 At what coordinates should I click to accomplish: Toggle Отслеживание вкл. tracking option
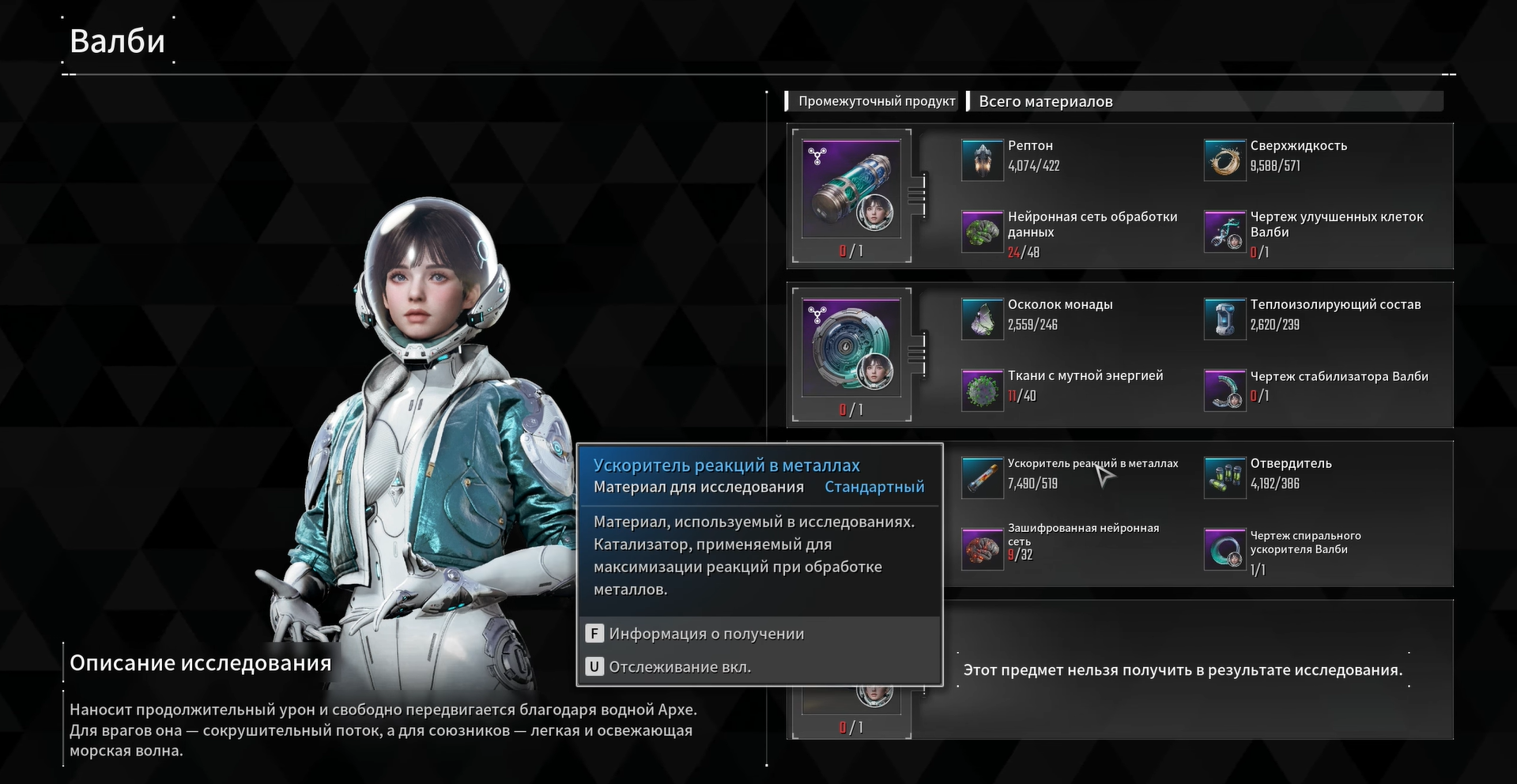point(679,667)
